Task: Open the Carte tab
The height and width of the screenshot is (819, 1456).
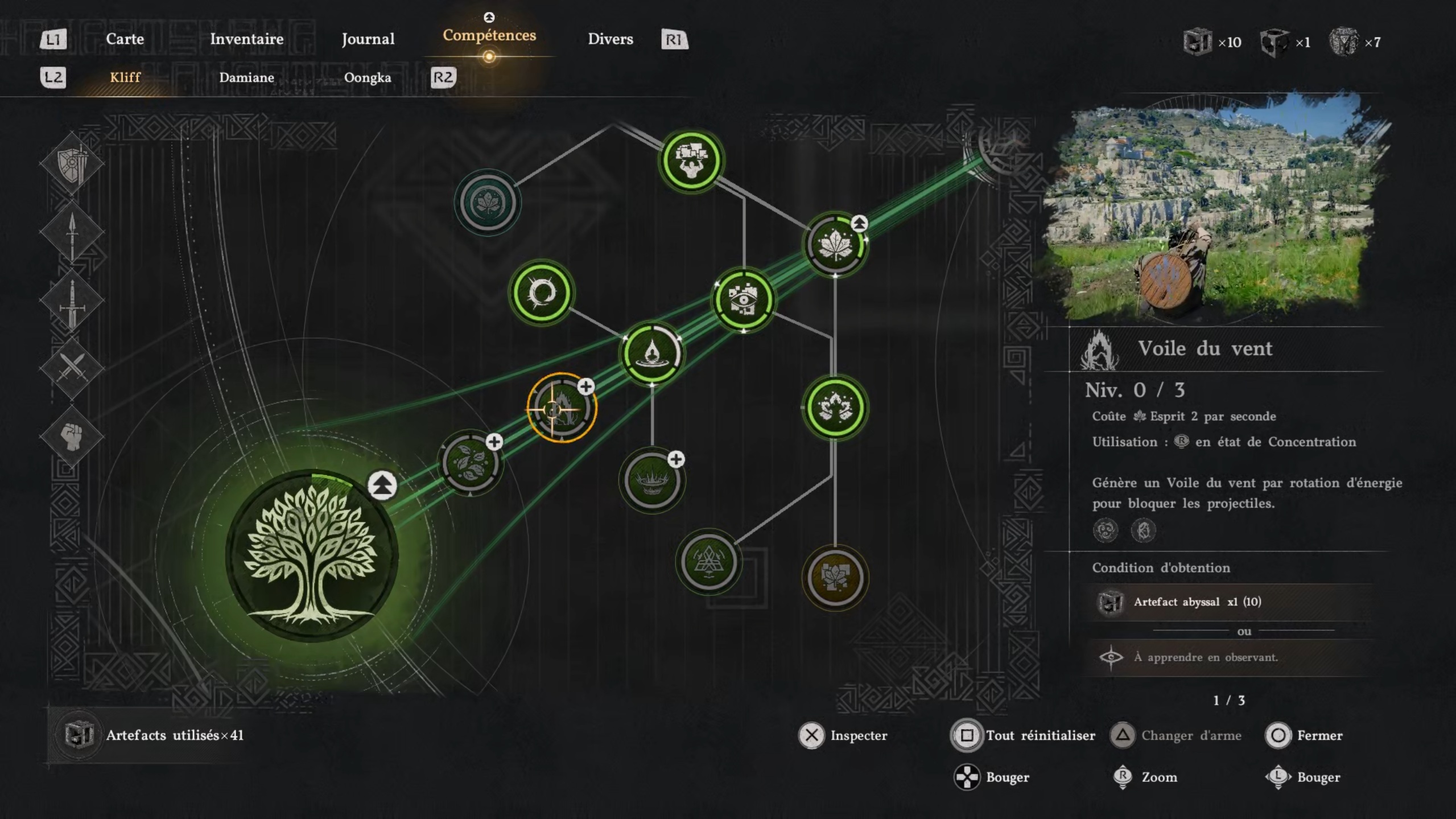Action: point(125,39)
